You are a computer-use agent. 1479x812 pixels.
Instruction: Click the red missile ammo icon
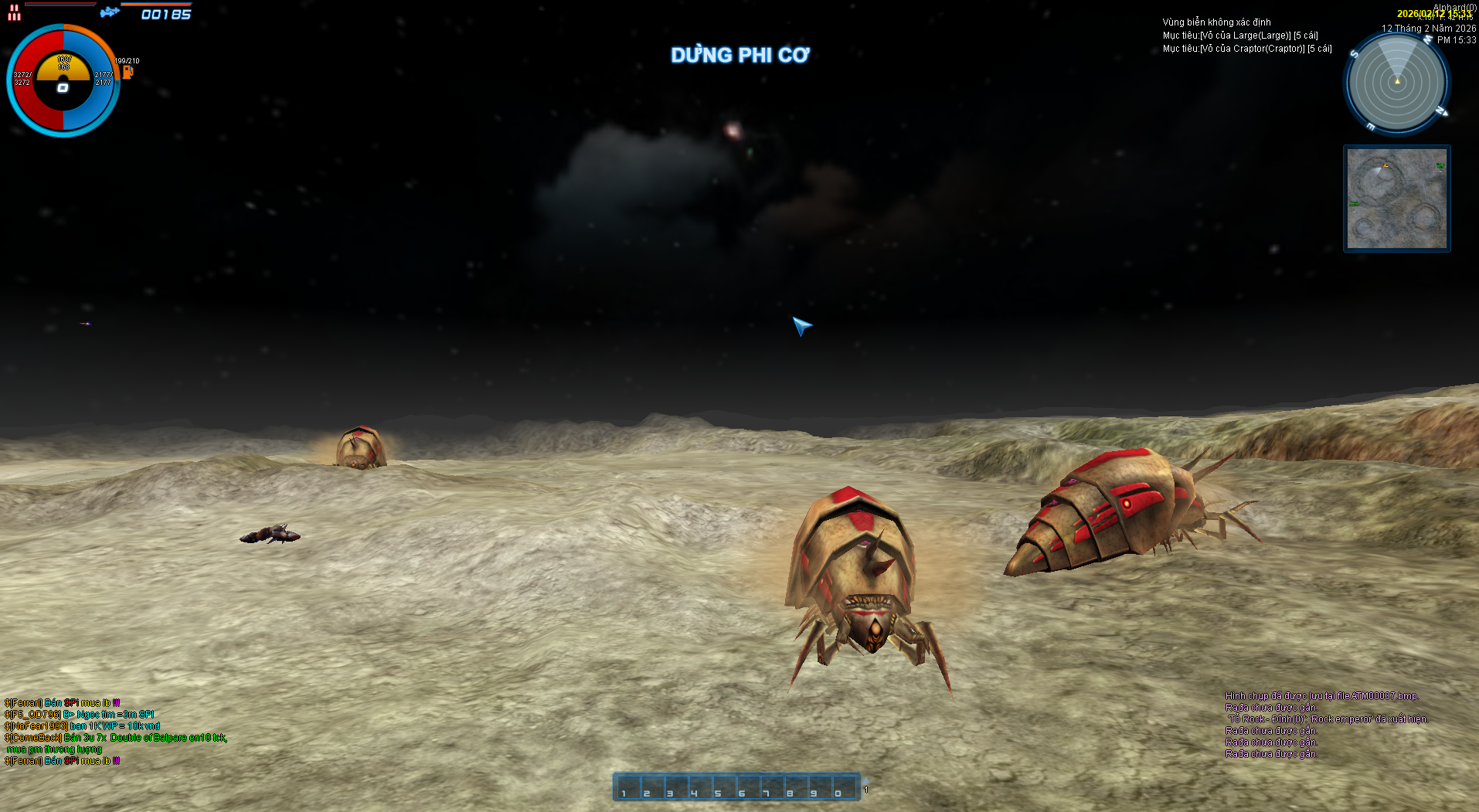(14, 12)
